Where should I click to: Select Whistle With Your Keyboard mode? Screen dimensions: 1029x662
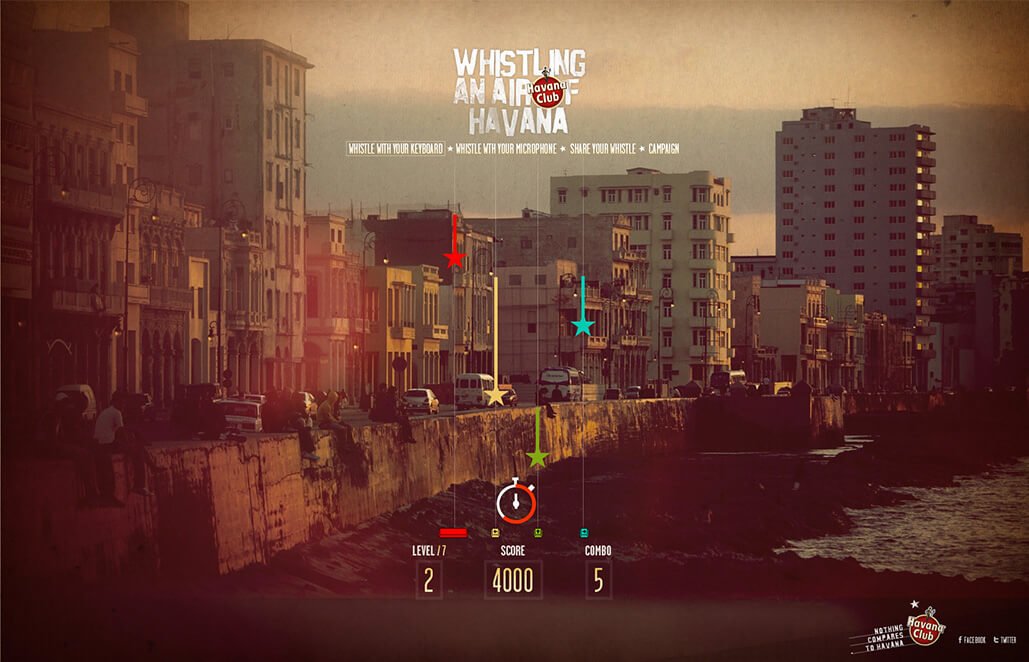pos(395,149)
